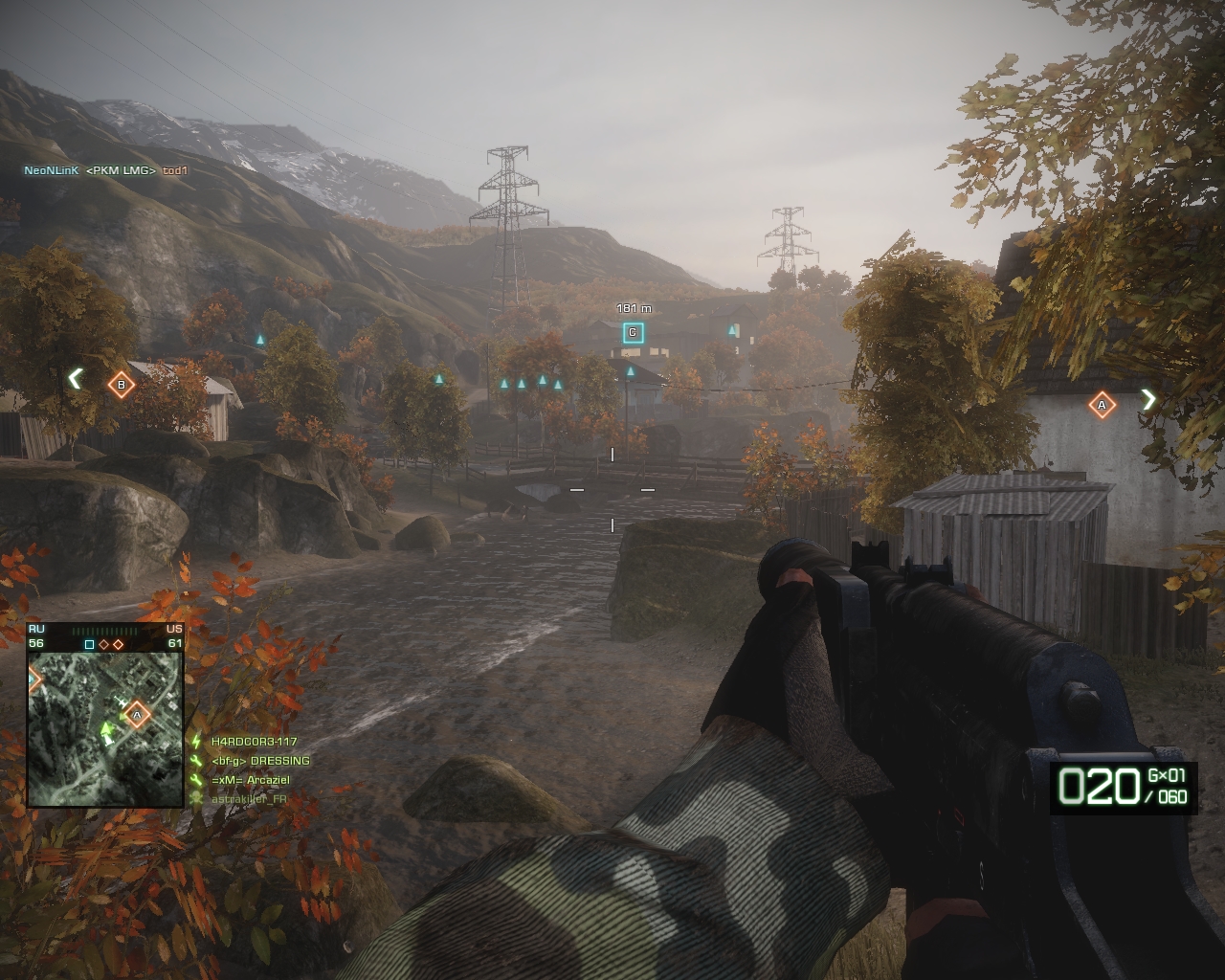Select the flag A marker on the minimap
Screen dimensions: 1225x980
pyautogui.click(x=137, y=714)
